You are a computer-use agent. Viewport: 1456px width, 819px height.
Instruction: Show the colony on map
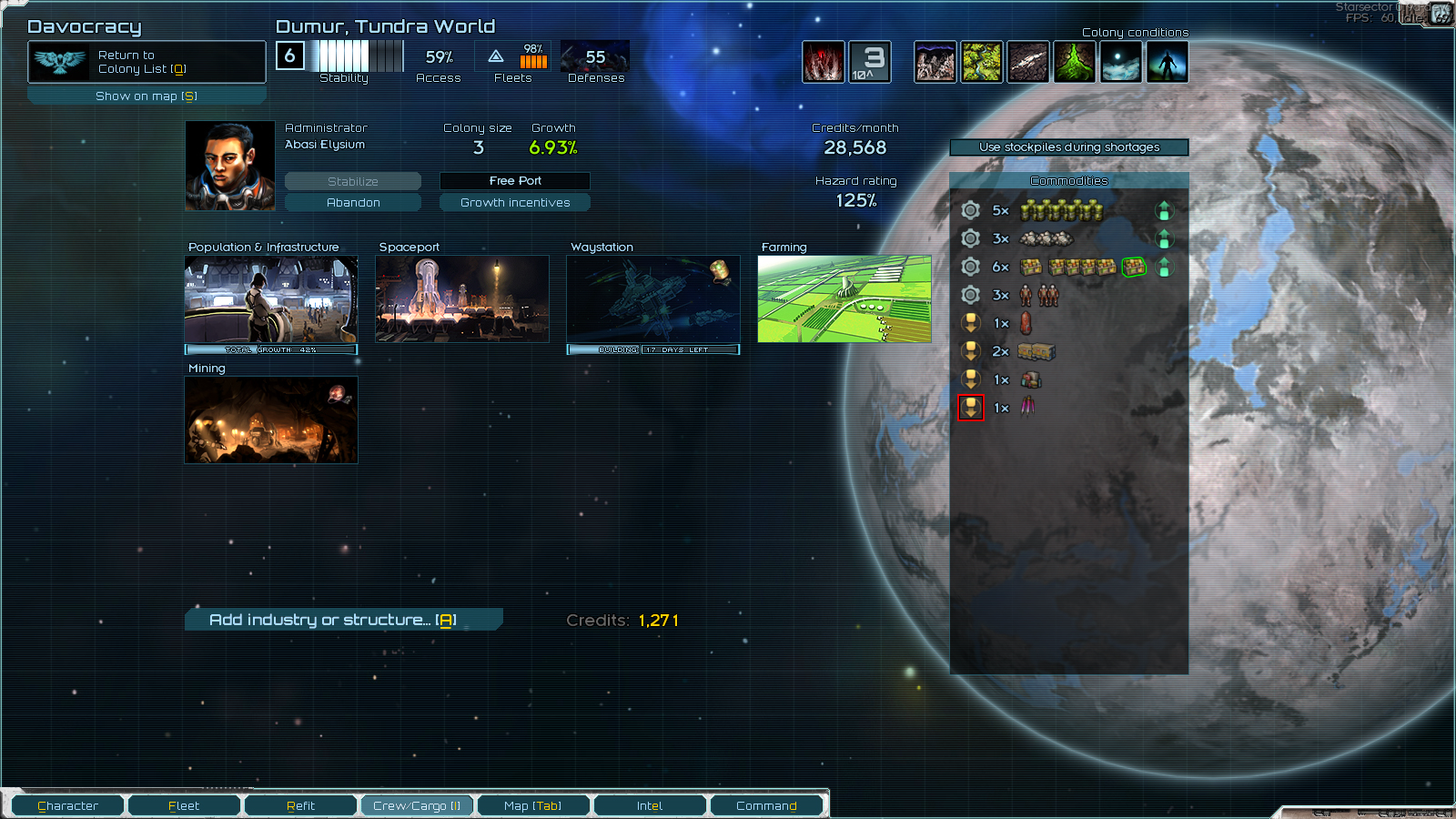click(147, 96)
